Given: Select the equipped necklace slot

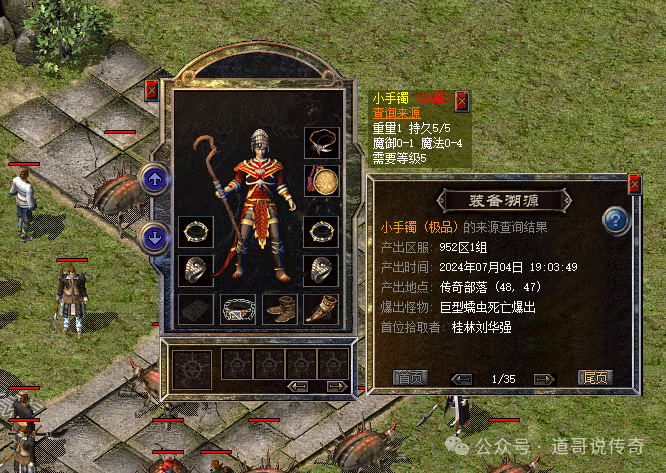Looking at the screenshot, I should point(320,141).
